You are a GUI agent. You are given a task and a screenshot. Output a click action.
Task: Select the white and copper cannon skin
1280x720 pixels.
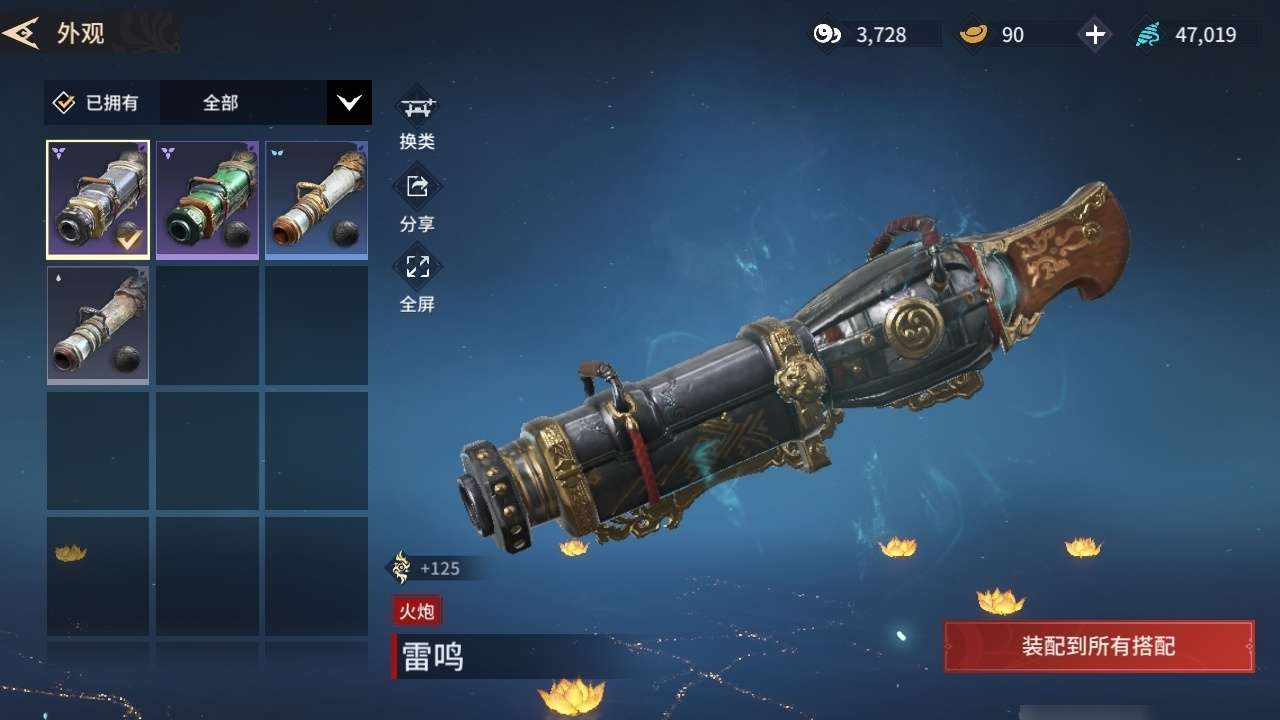(x=316, y=200)
